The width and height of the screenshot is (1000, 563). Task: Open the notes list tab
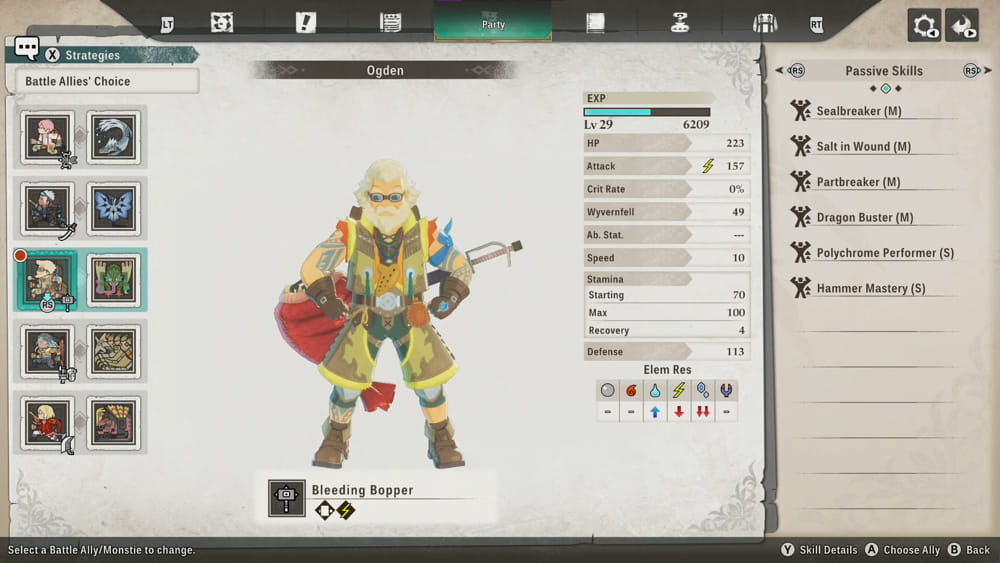click(391, 23)
